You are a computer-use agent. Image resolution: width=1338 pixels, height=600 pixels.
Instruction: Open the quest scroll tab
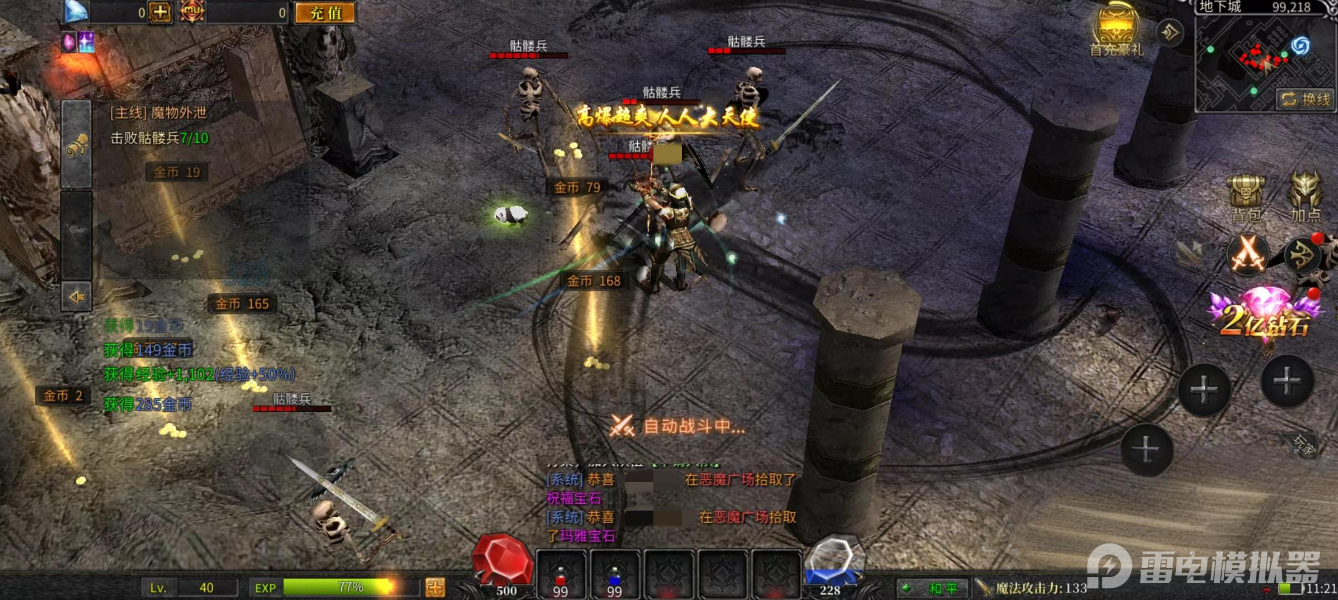77,145
